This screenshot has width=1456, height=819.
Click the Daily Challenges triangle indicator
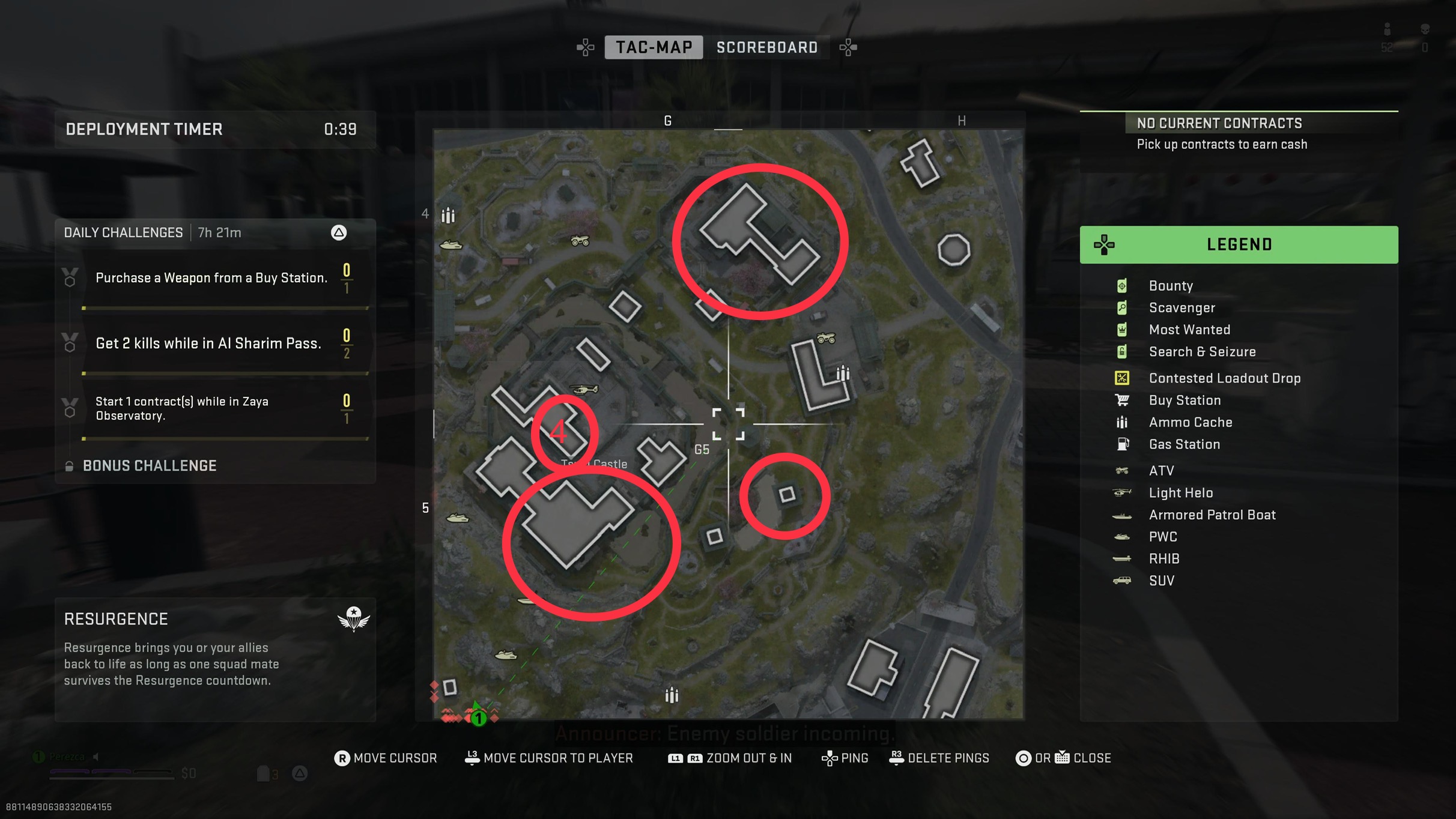pyautogui.click(x=339, y=233)
